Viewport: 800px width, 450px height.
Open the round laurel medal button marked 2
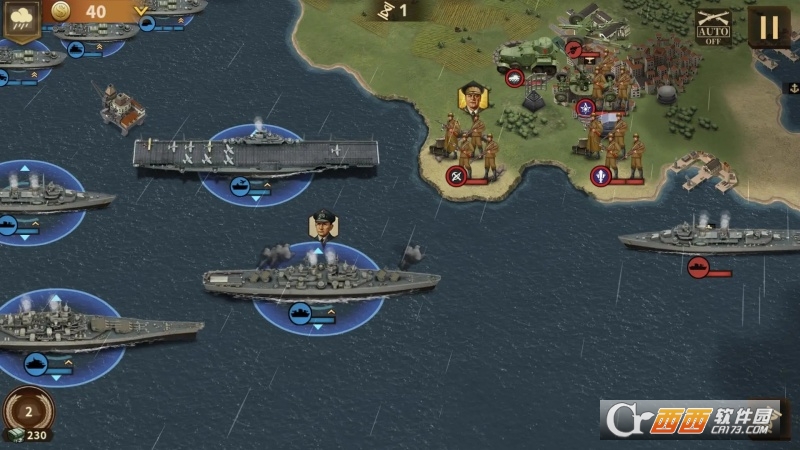pyautogui.click(x=28, y=410)
